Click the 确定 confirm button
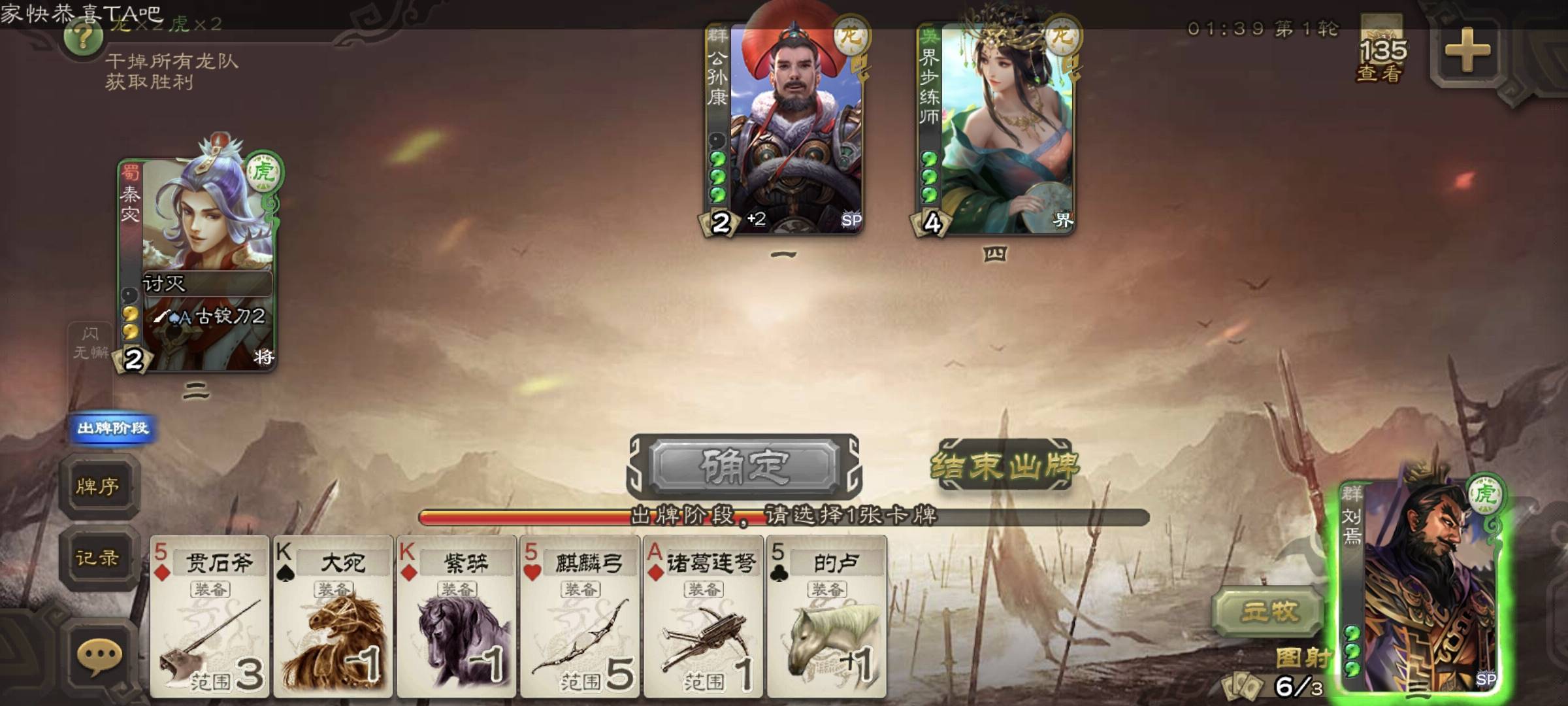This screenshot has width=1568, height=706. click(745, 466)
